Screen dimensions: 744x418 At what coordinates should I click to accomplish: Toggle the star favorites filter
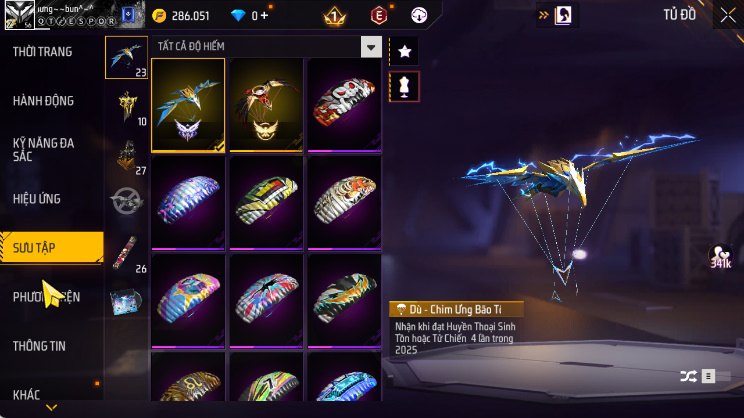404,50
